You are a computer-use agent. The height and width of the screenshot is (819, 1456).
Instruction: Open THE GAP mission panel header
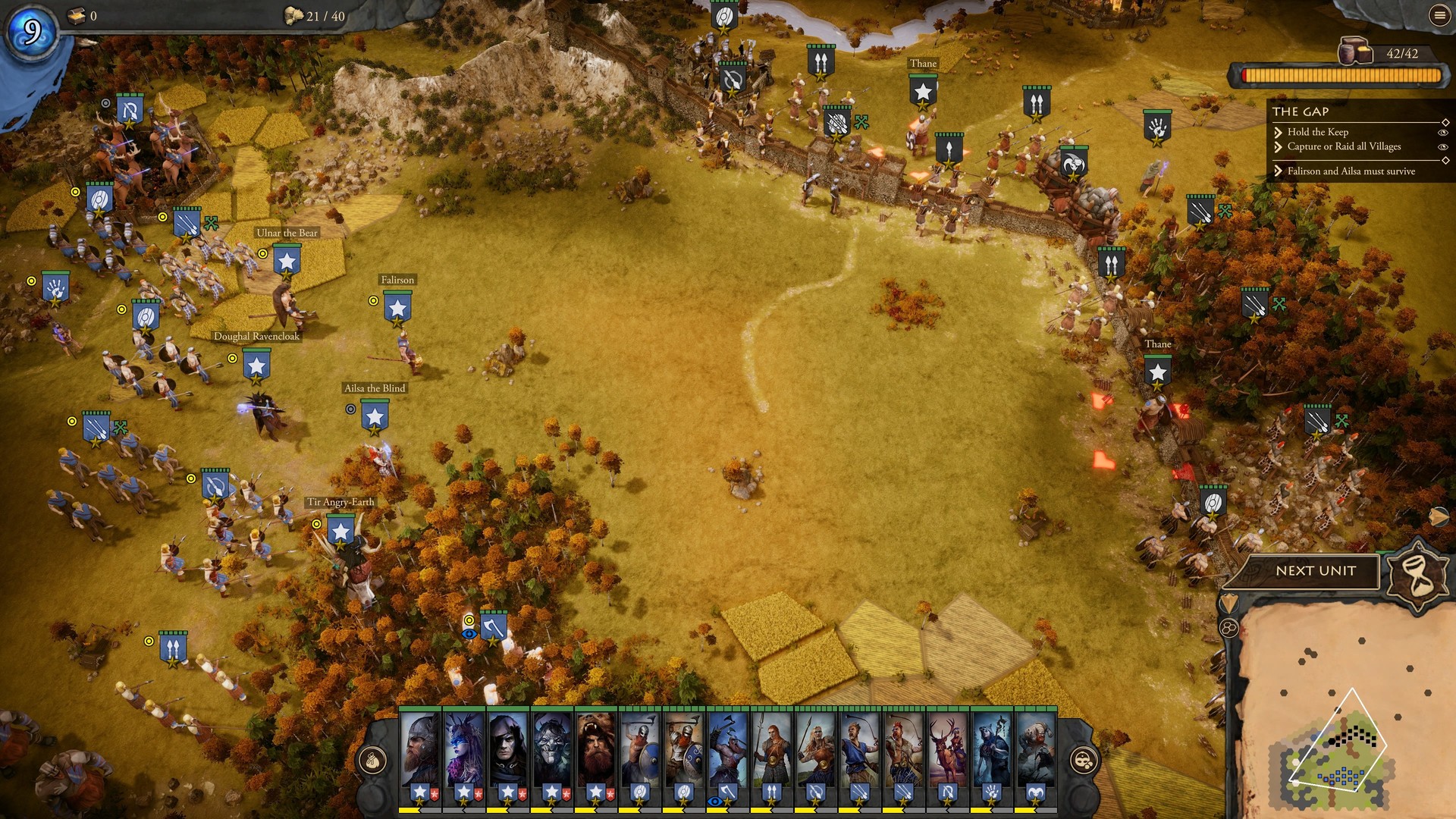click(x=1301, y=111)
